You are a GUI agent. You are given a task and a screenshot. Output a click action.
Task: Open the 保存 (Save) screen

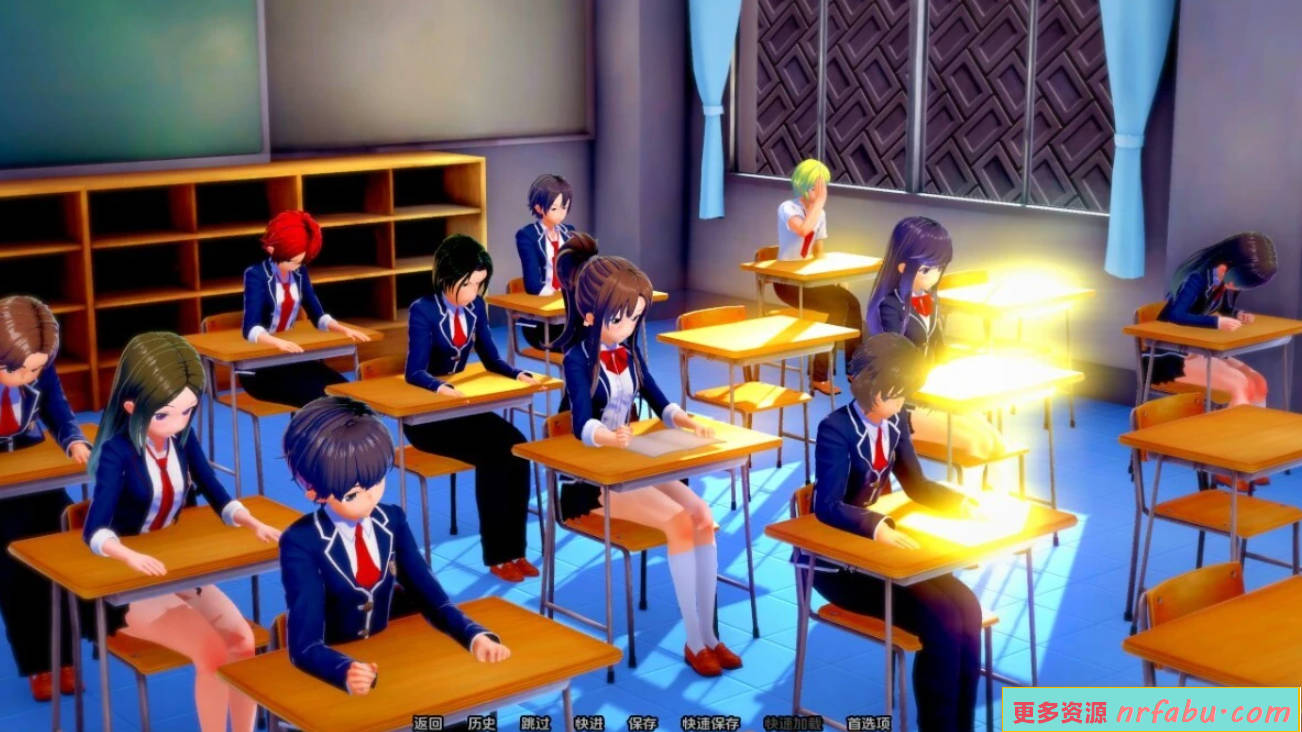click(x=642, y=720)
